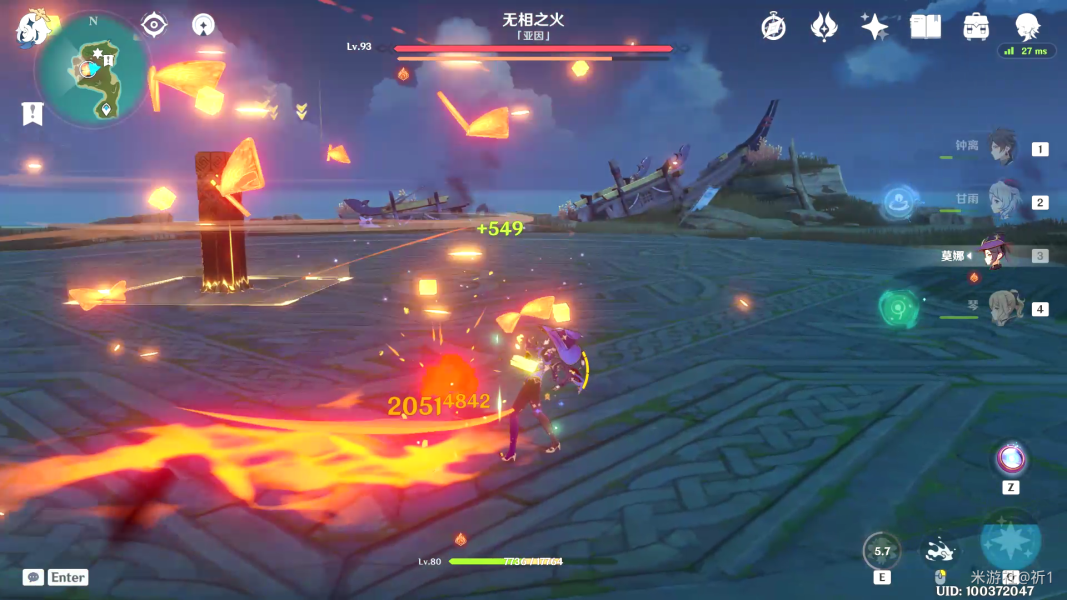Open the backpack inventory
This screenshot has height=600, width=1067.
(x=976, y=27)
